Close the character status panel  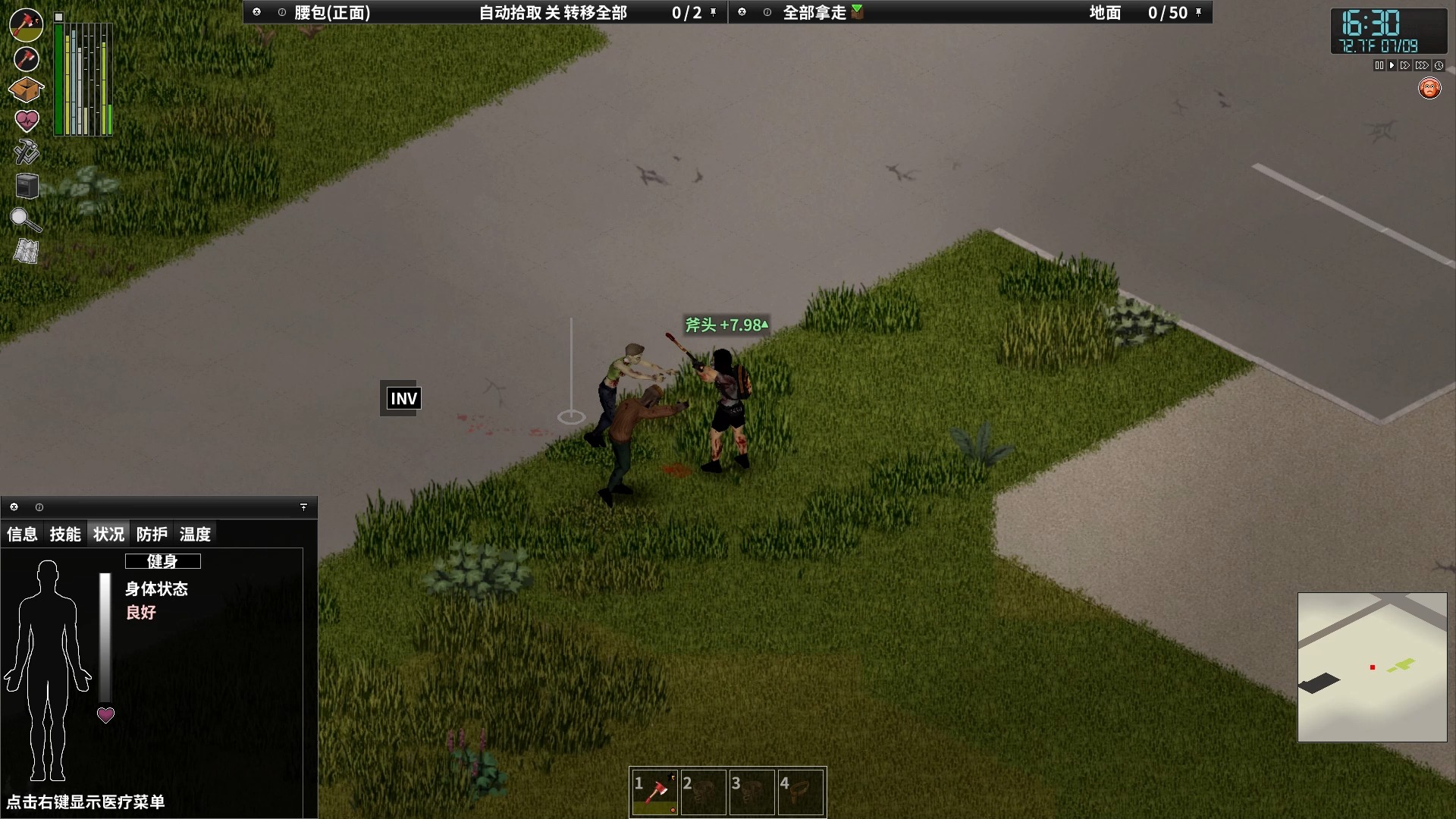[x=14, y=507]
